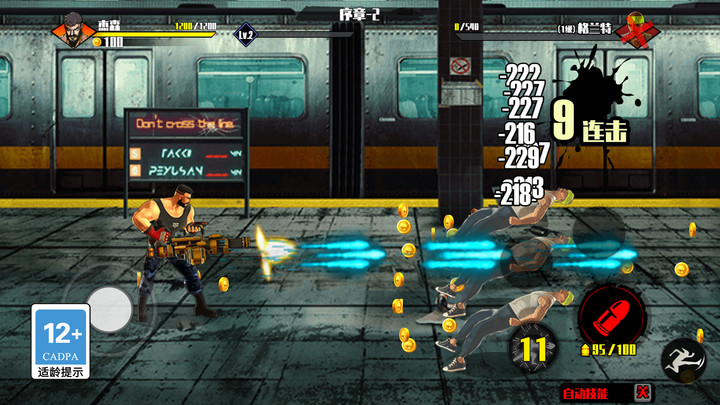Viewport: 720px width, 405px height.
Task: Touch the virtual joystick knob
Action: tap(110, 309)
